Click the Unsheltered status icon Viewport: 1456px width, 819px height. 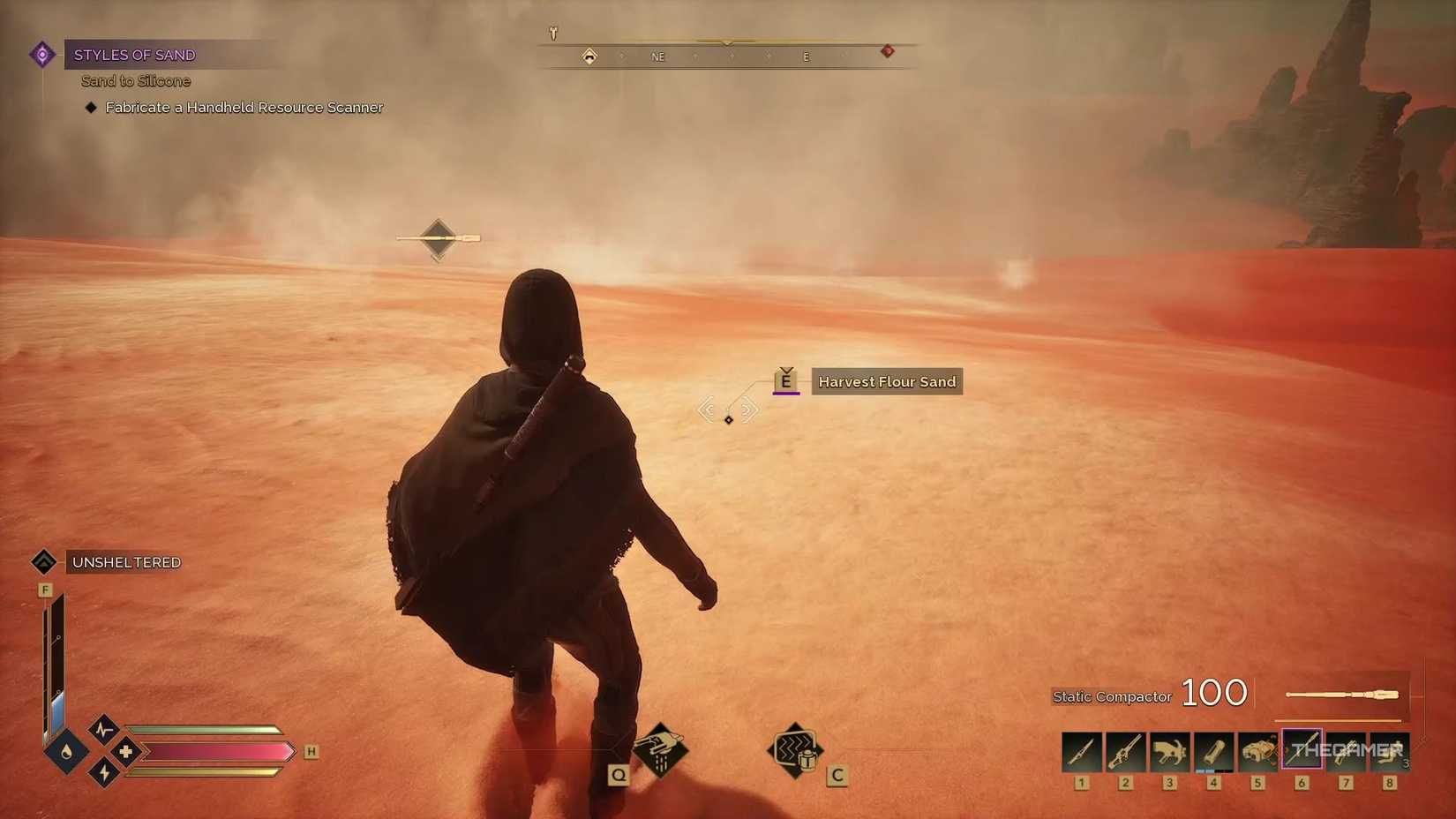click(x=44, y=561)
